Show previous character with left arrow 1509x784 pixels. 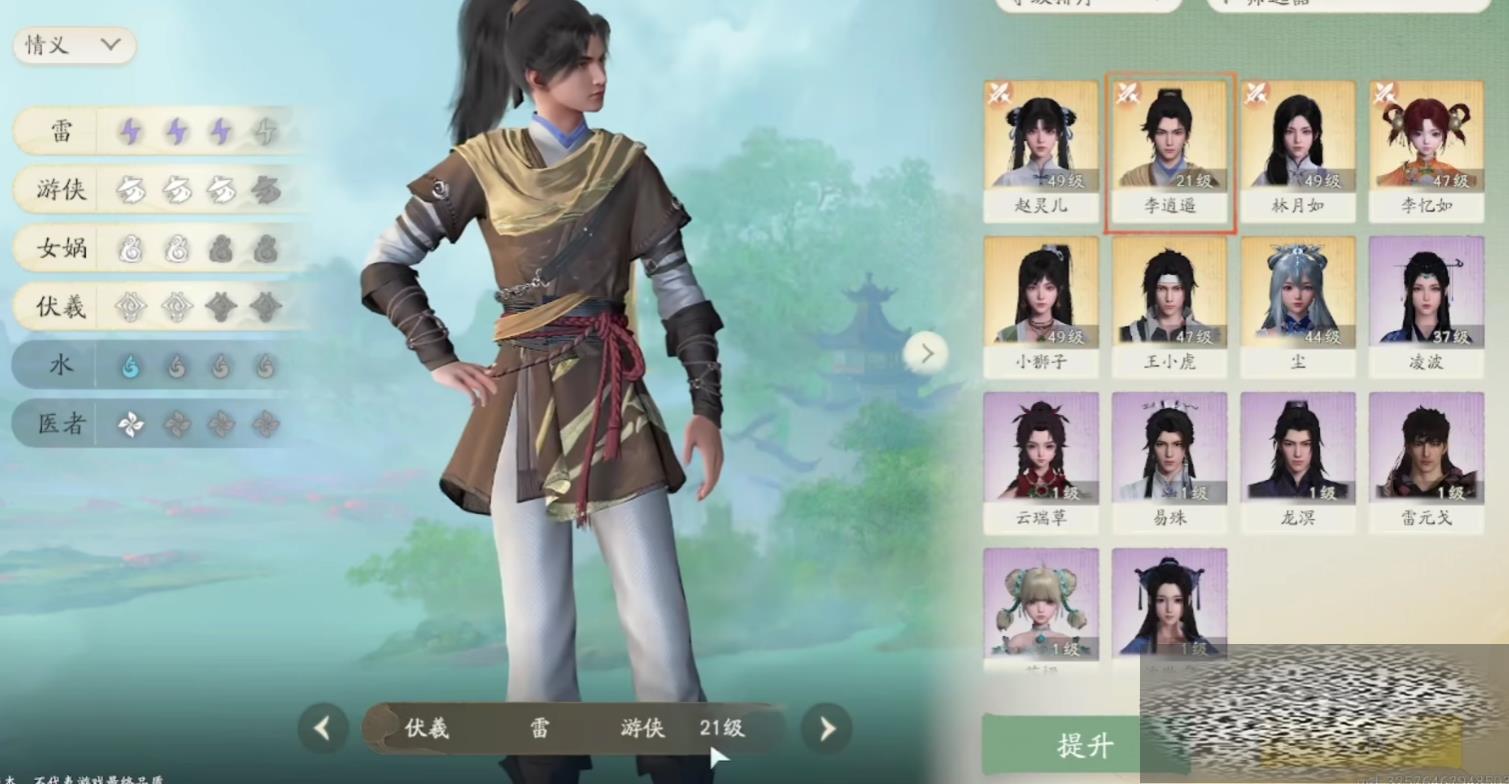click(x=322, y=729)
